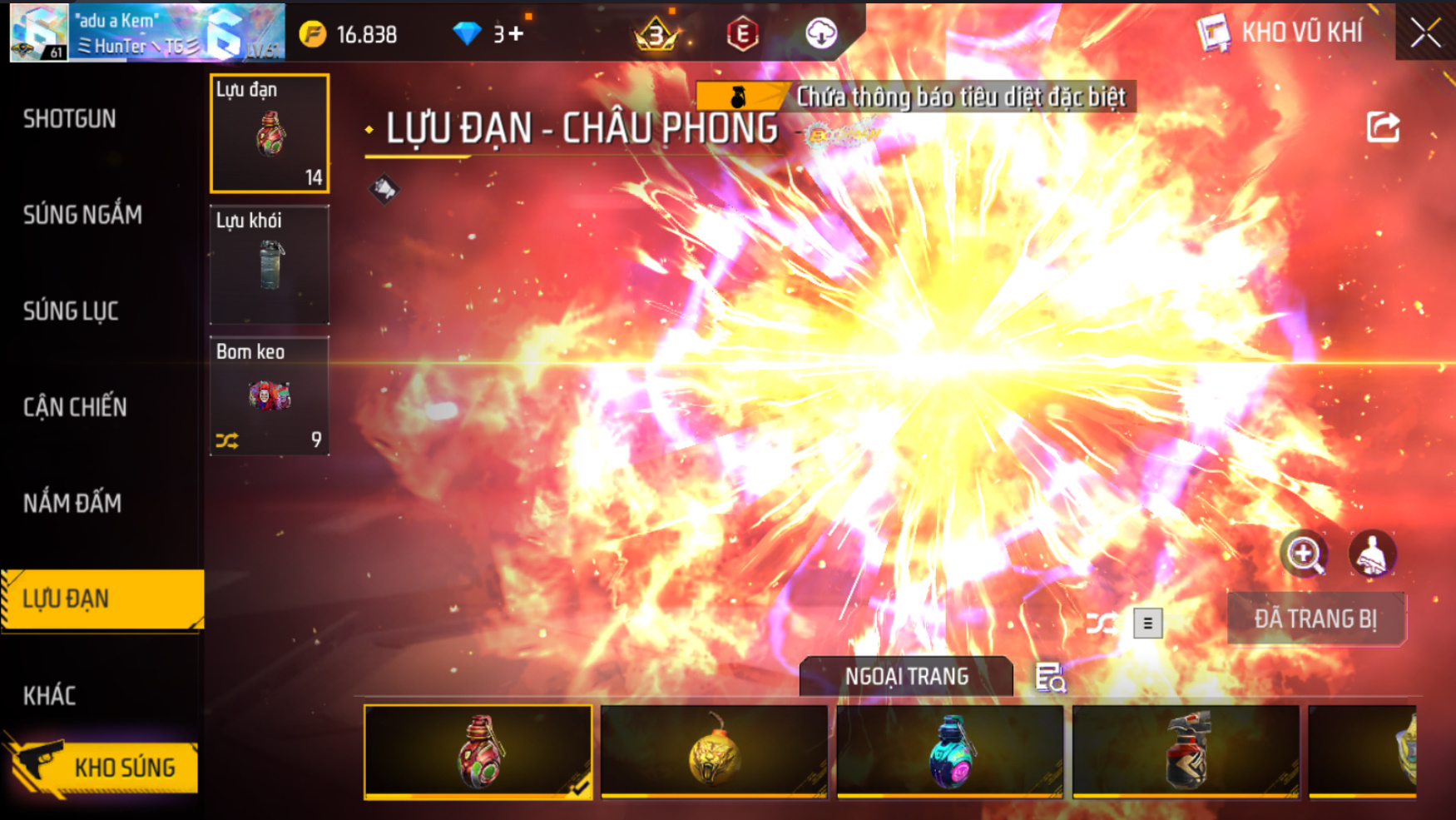Share the grenade skin preview
Screen dimensions: 1456x820
coord(1383,127)
